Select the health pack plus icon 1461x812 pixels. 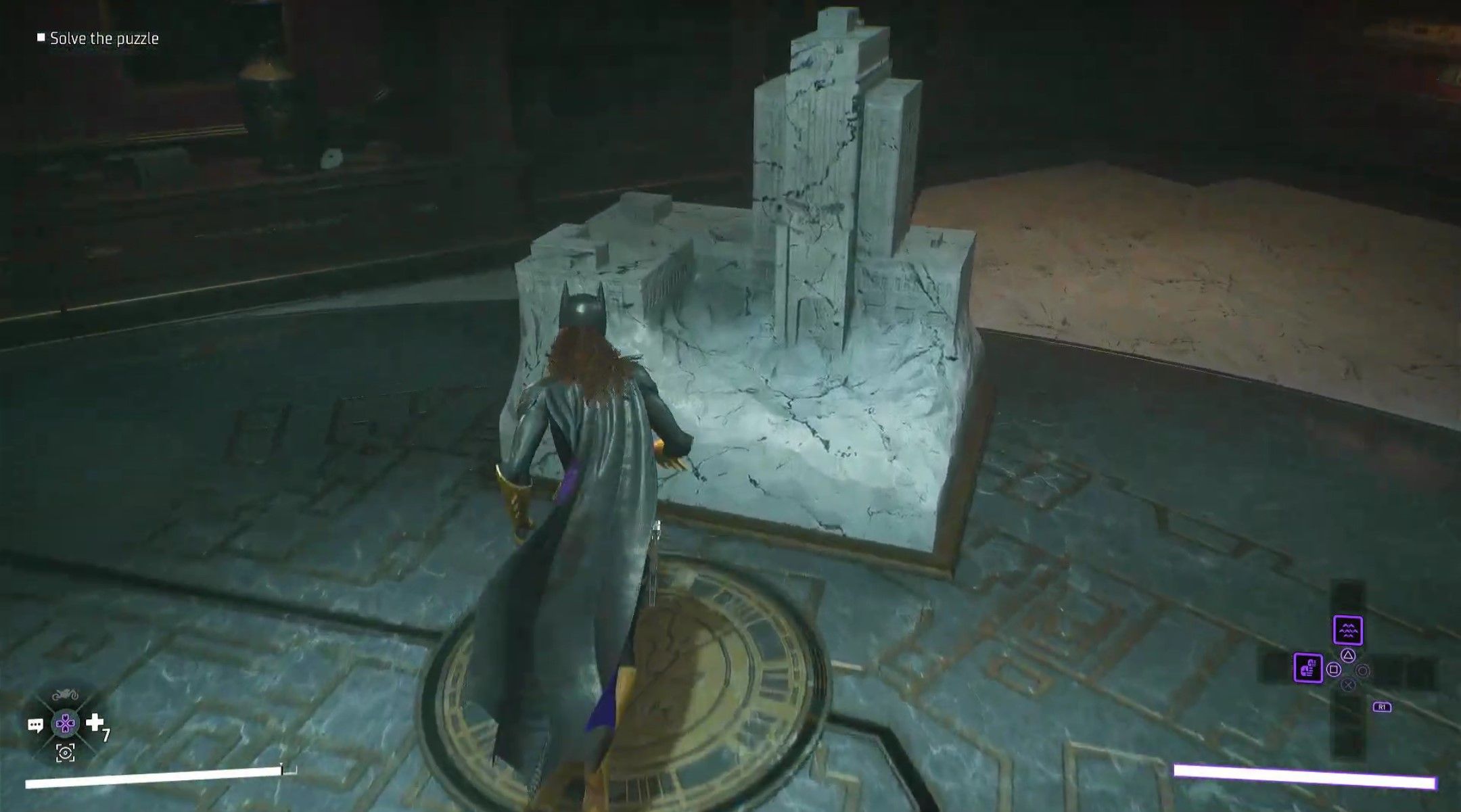click(95, 722)
